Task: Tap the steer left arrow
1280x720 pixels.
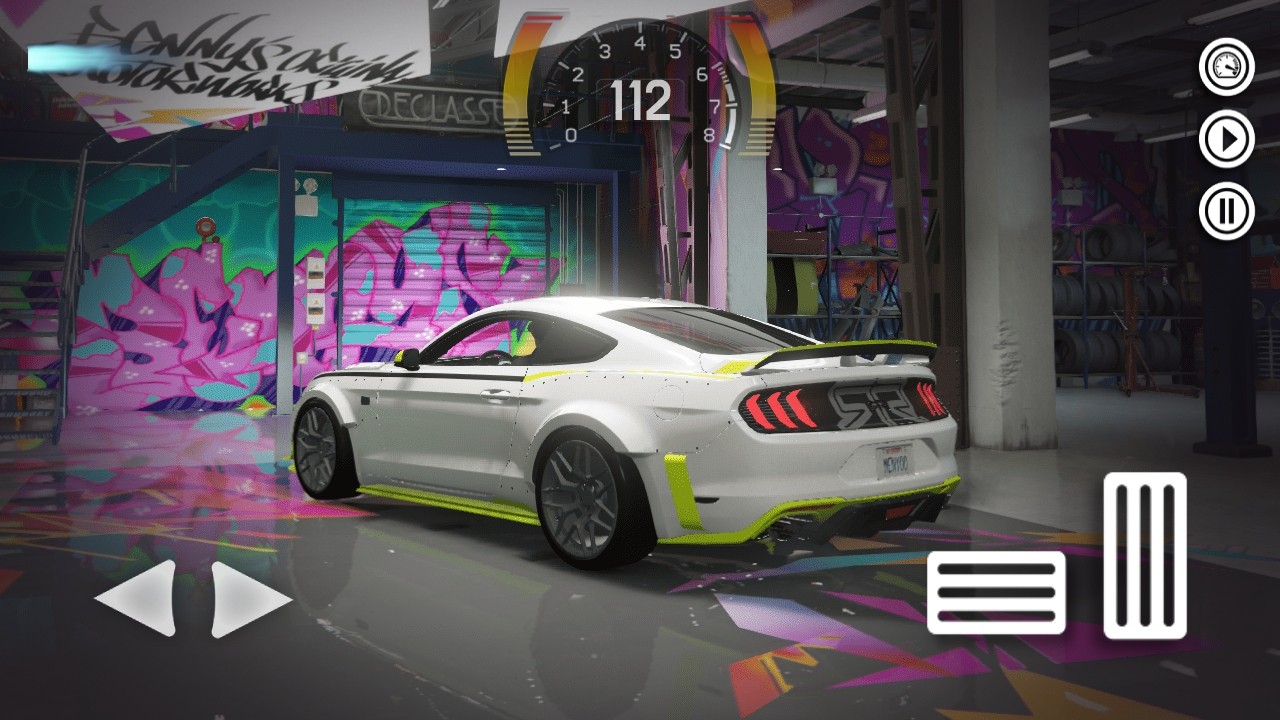Action: point(138,598)
